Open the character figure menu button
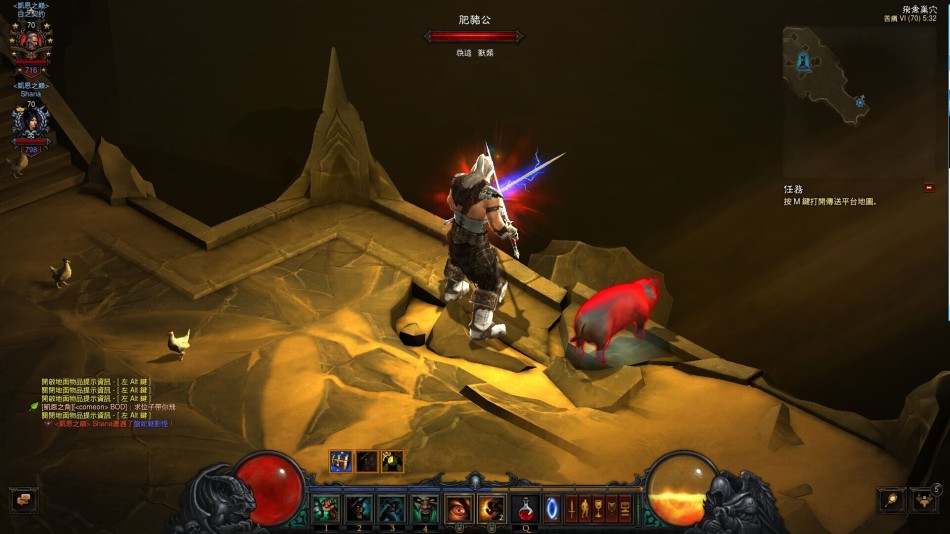 coord(585,507)
